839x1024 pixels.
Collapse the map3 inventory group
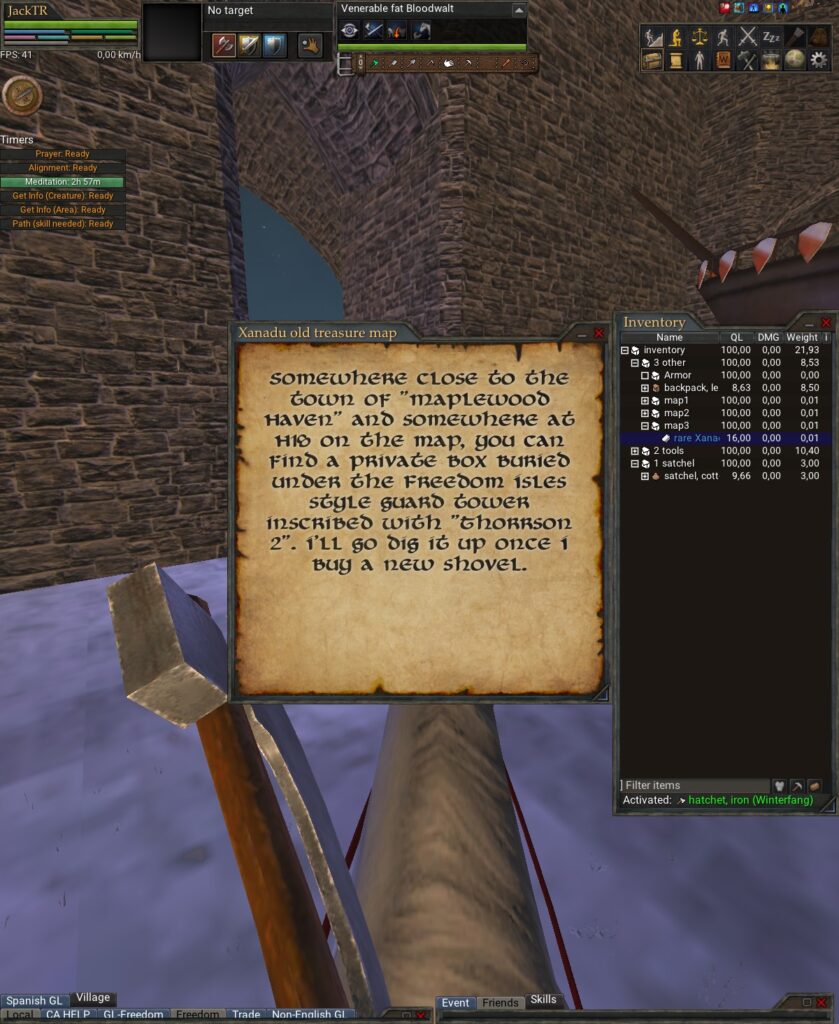click(645, 426)
